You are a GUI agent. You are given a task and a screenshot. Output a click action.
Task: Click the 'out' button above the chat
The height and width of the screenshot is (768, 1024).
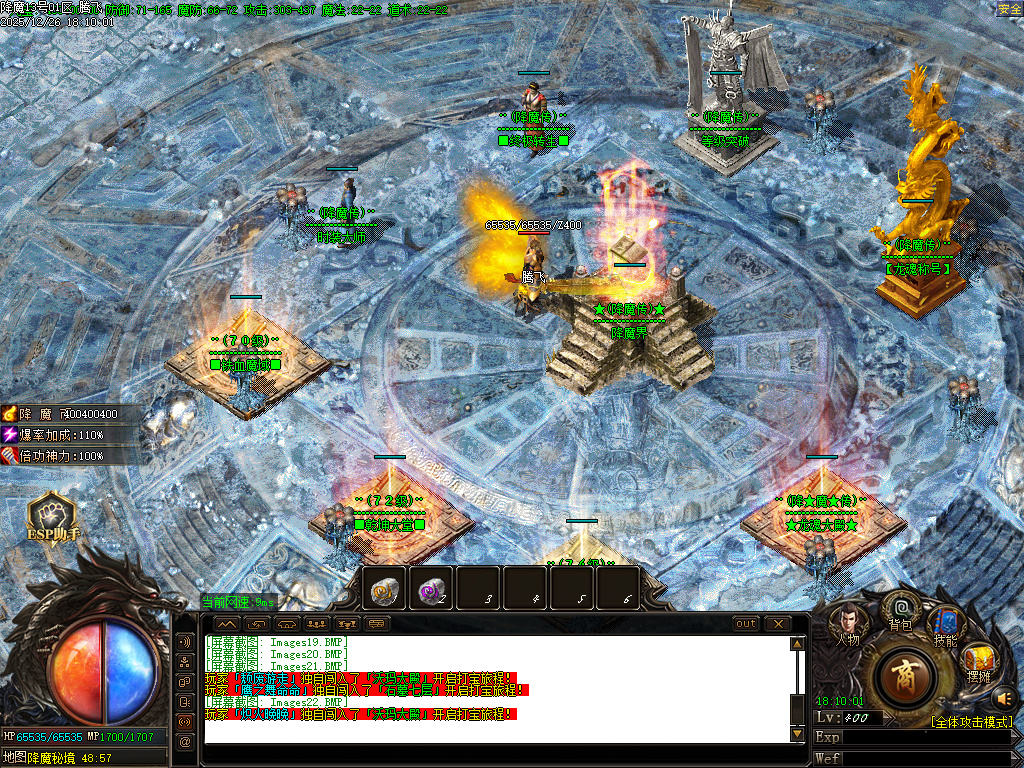click(746, 624)
